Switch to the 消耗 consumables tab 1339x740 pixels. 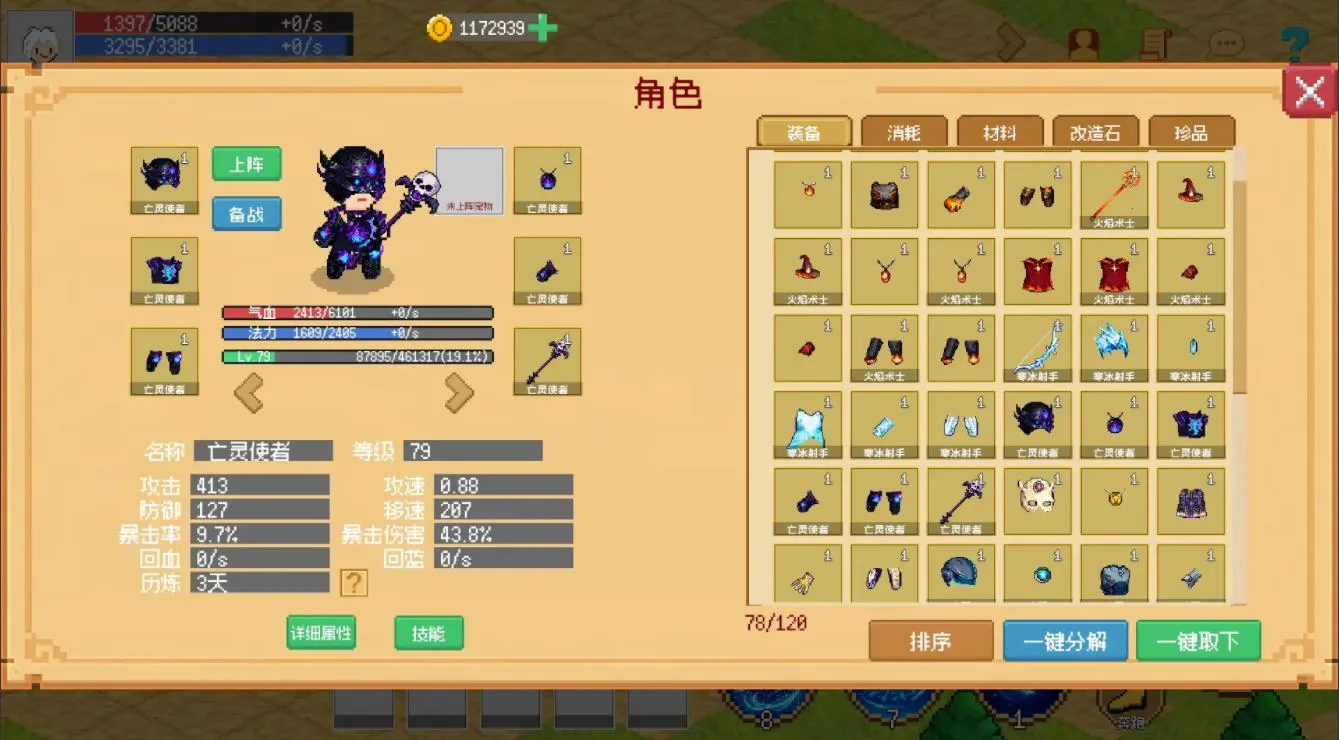[901, 131]
